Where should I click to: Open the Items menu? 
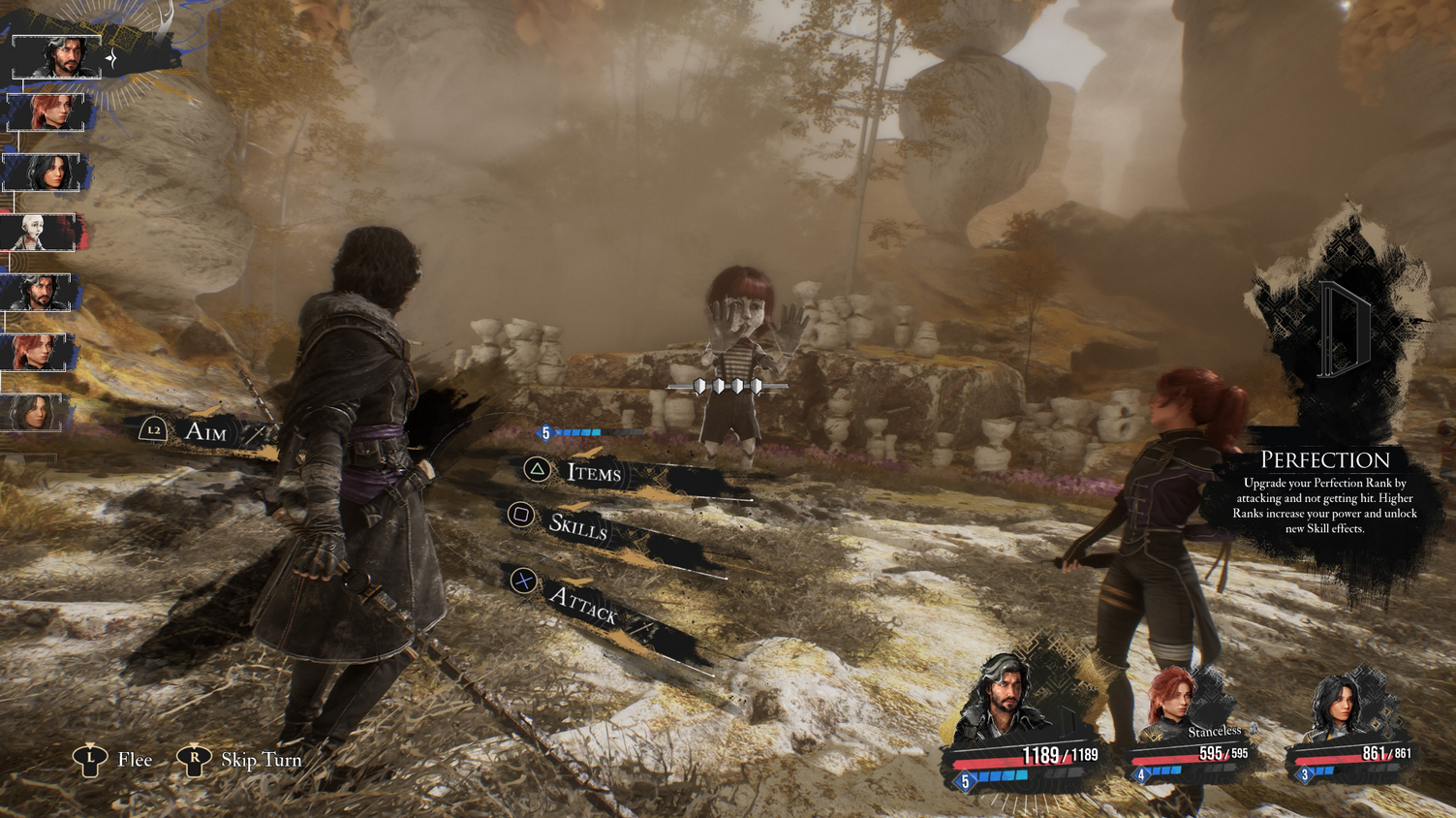[x=592, y=472]
